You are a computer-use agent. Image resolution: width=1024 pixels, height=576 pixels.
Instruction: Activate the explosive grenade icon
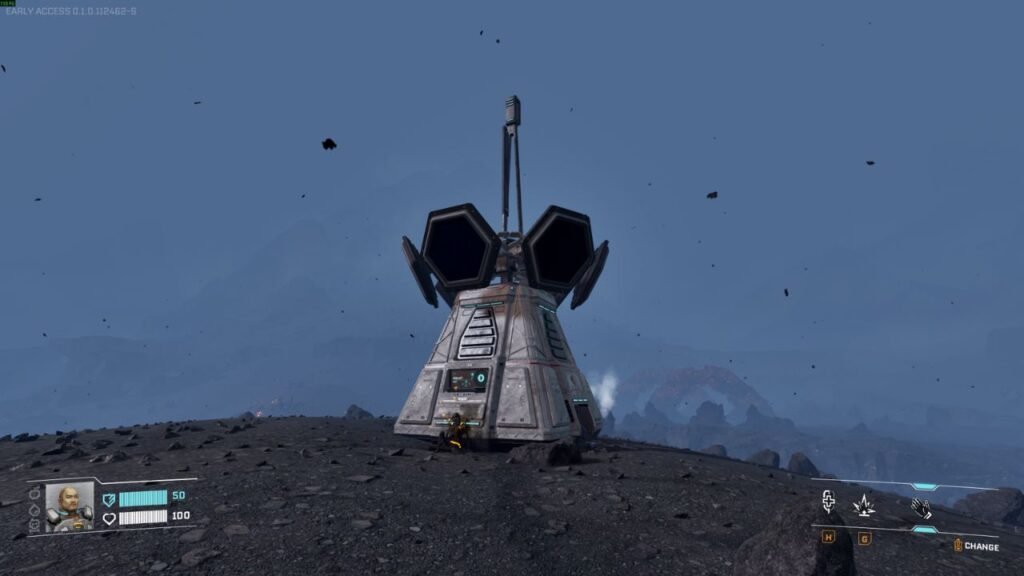pos(863,506)
